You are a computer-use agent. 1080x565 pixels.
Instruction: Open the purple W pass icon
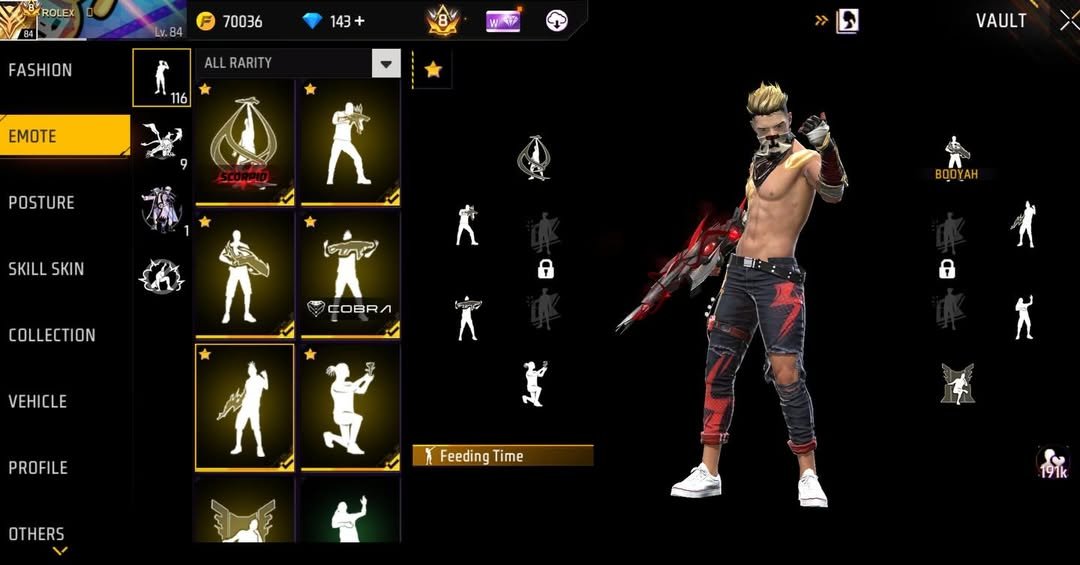502,20
